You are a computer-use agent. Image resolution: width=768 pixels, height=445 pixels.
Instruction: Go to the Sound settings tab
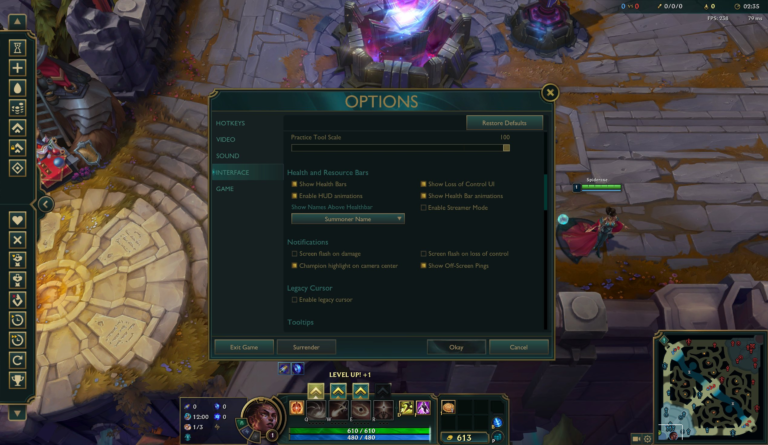pyautogui.click(x=228, y=156)
